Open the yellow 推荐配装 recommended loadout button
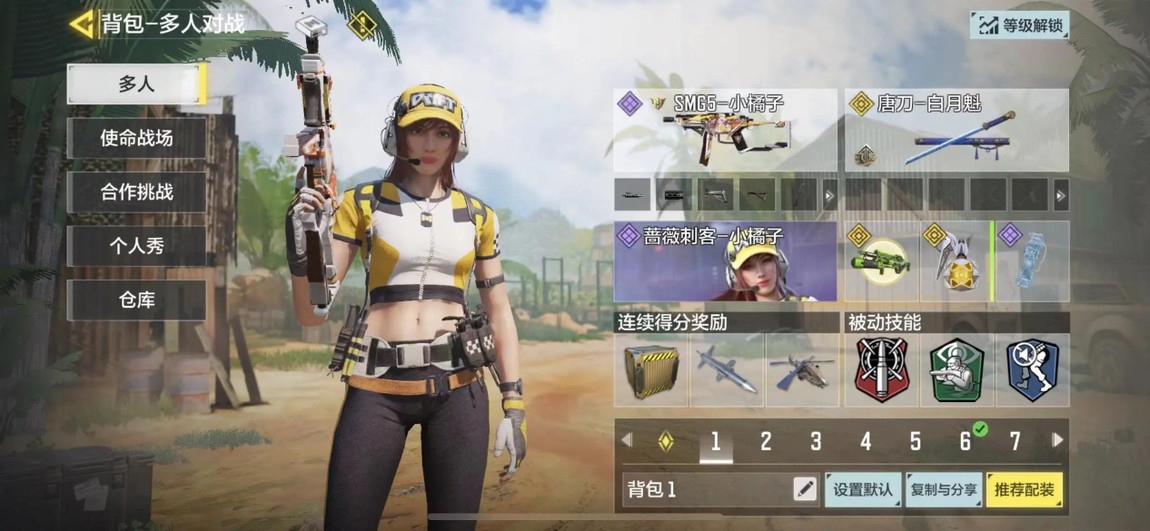Viewport: 1150px width, 531px height. (x=1024, y=489)
